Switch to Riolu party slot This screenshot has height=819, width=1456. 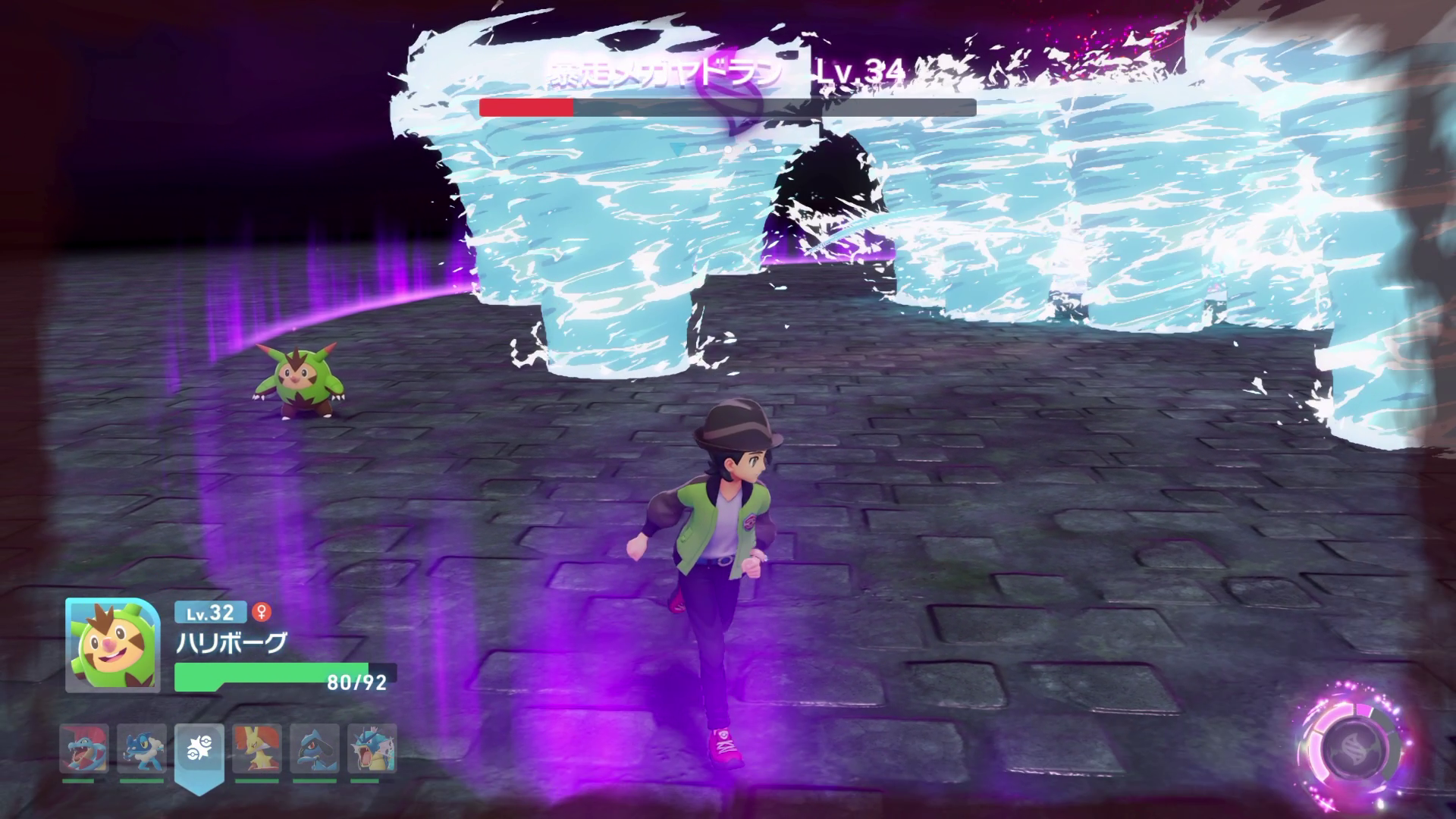(315, 748)
